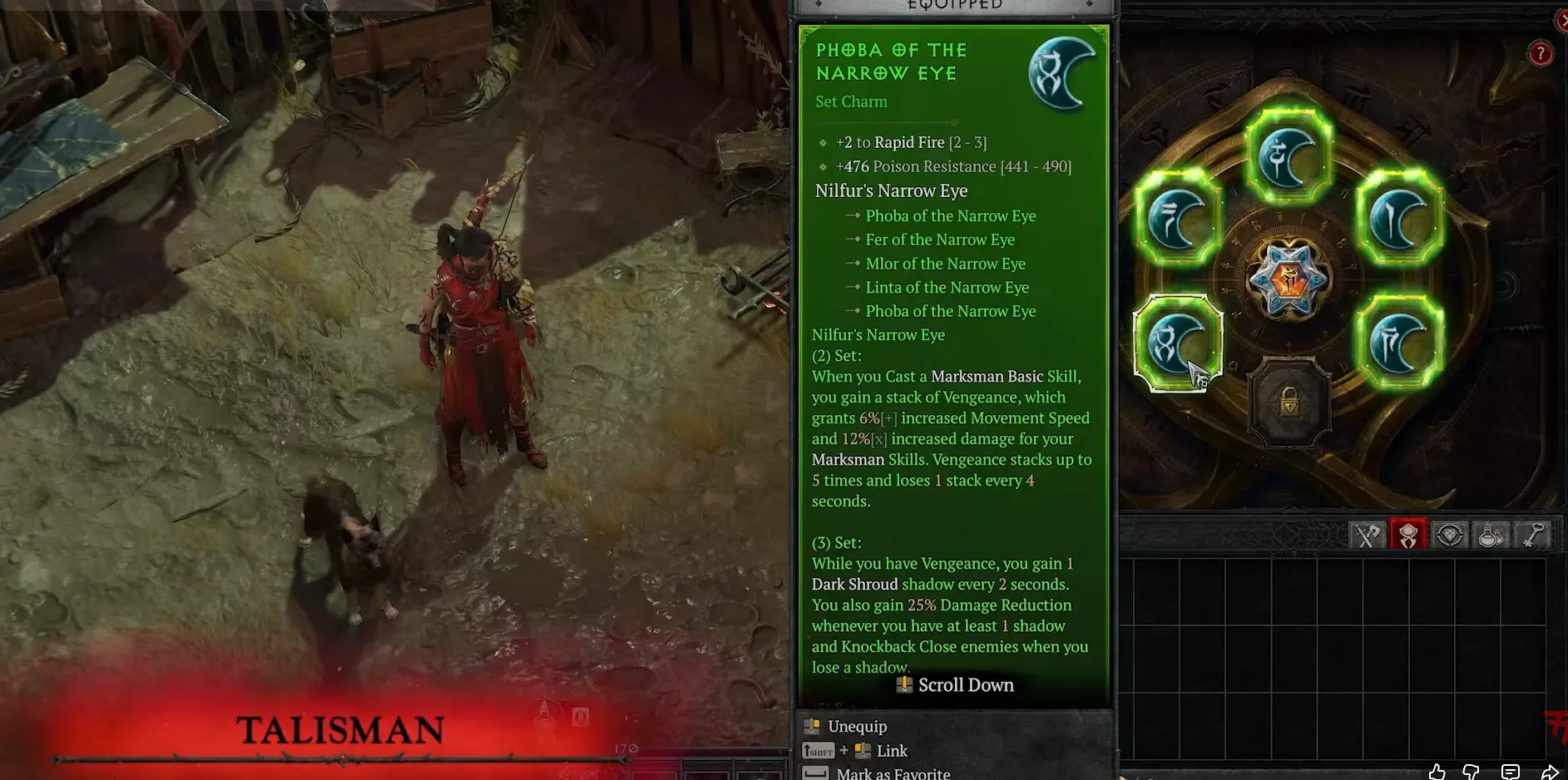Switch to the diamond gems tab
The width and height of the screenshot is (1568, 780).
1449,536
